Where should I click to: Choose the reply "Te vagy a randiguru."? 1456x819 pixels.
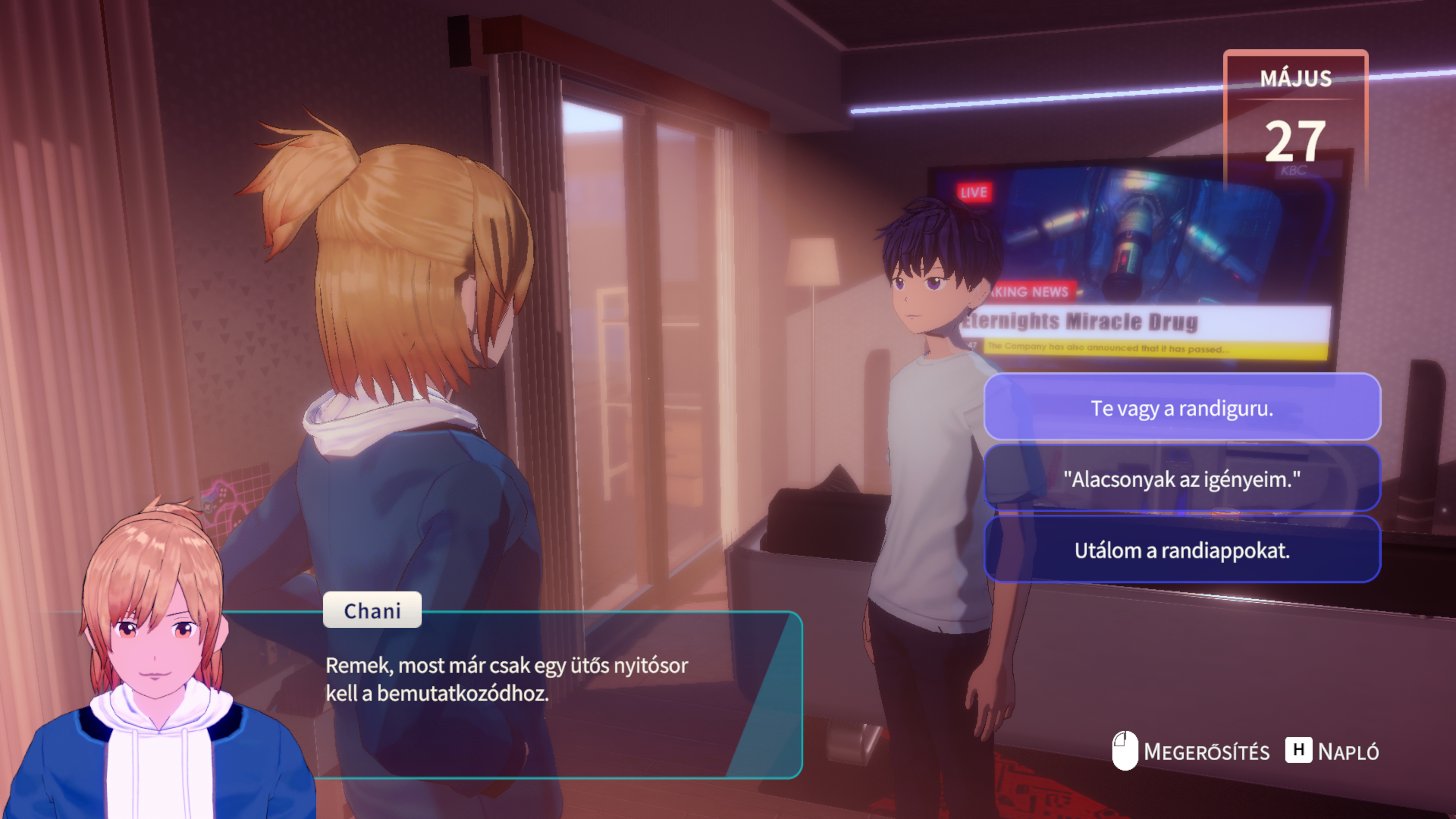[1182, 408]
